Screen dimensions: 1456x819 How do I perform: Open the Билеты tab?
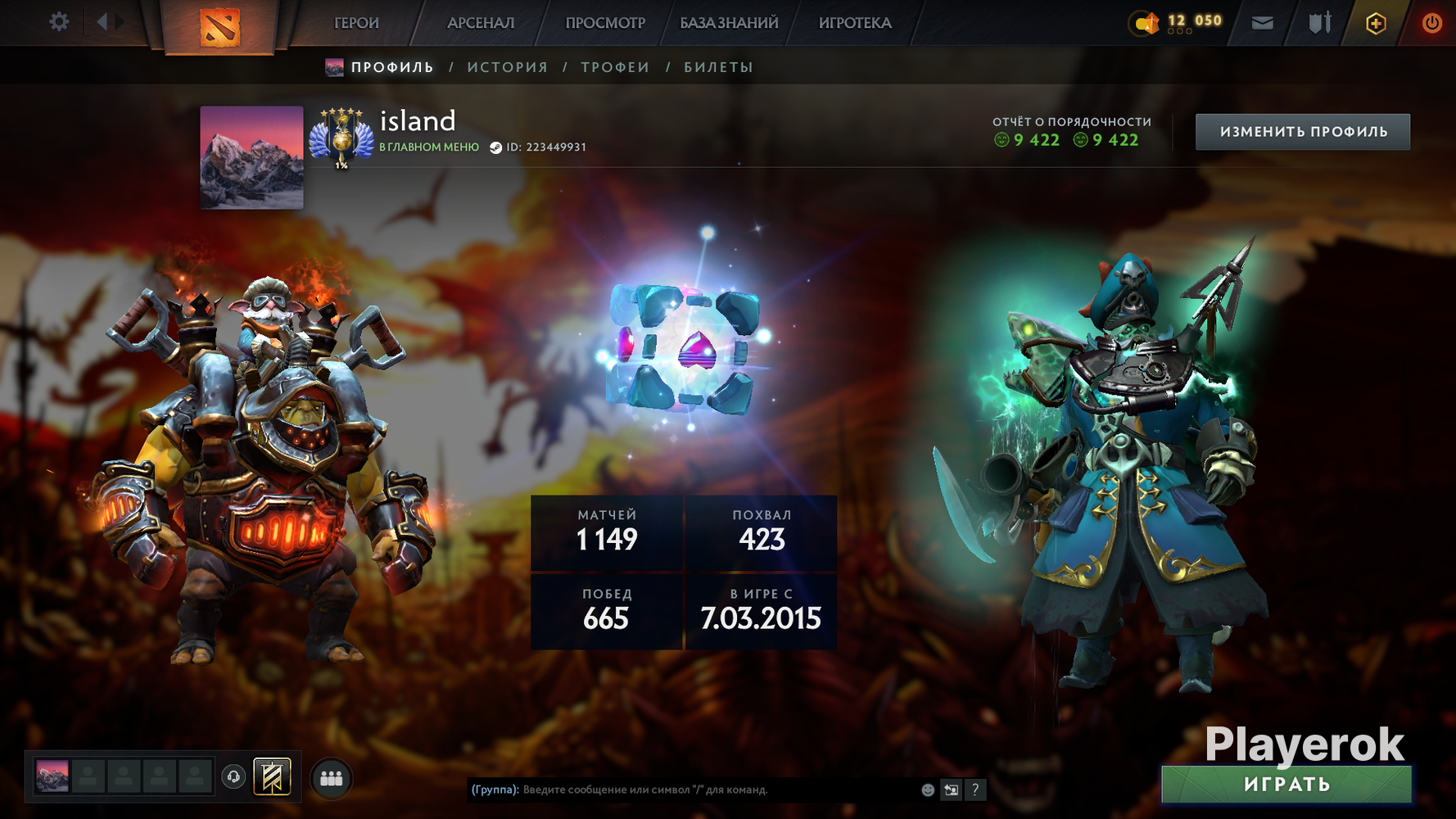[x=718, y=67]
